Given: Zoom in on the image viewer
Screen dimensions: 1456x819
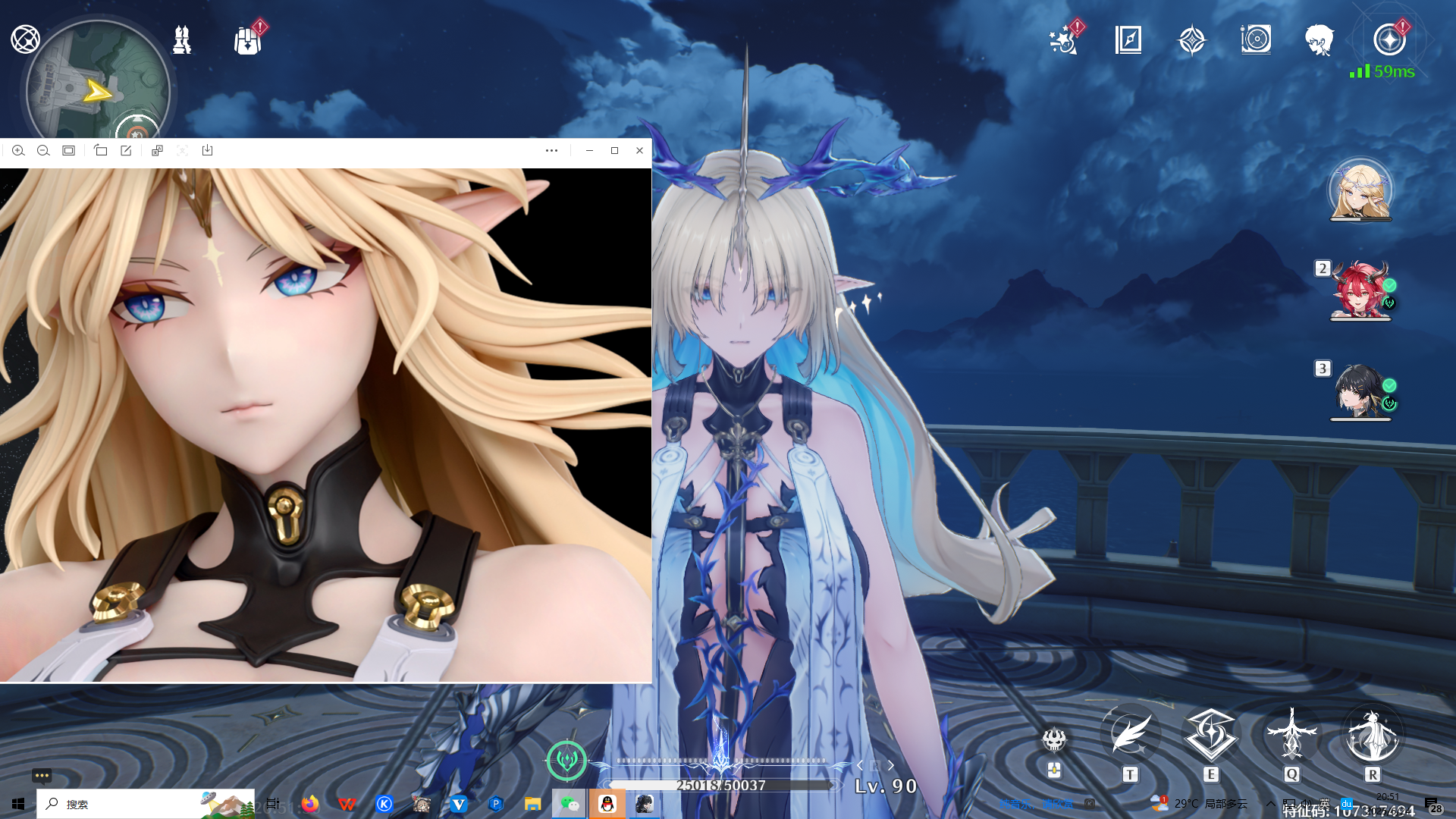Looking at the screenshot, I should tap(18, 150).
